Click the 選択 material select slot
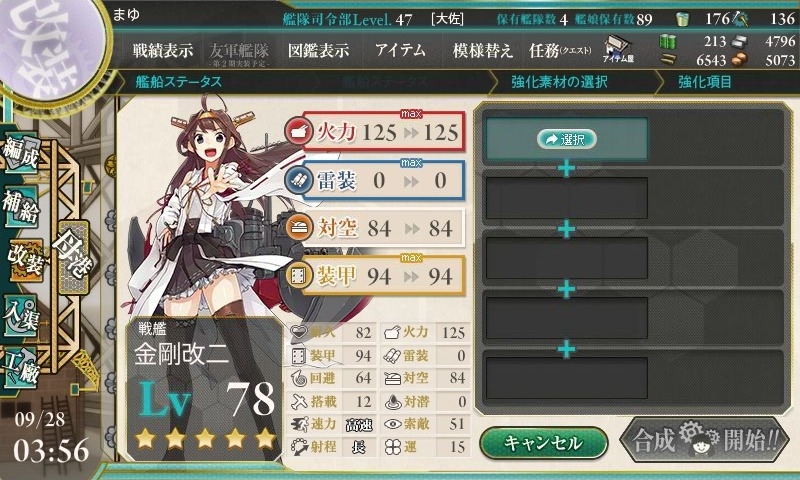Screen dimensions: 800x480 click(x=566, y=139)
